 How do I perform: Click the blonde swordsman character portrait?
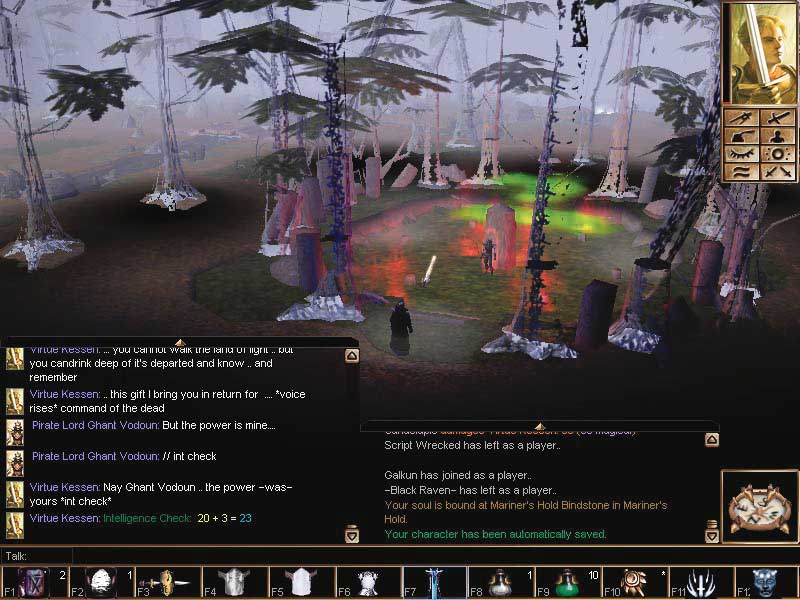[758, 53]
